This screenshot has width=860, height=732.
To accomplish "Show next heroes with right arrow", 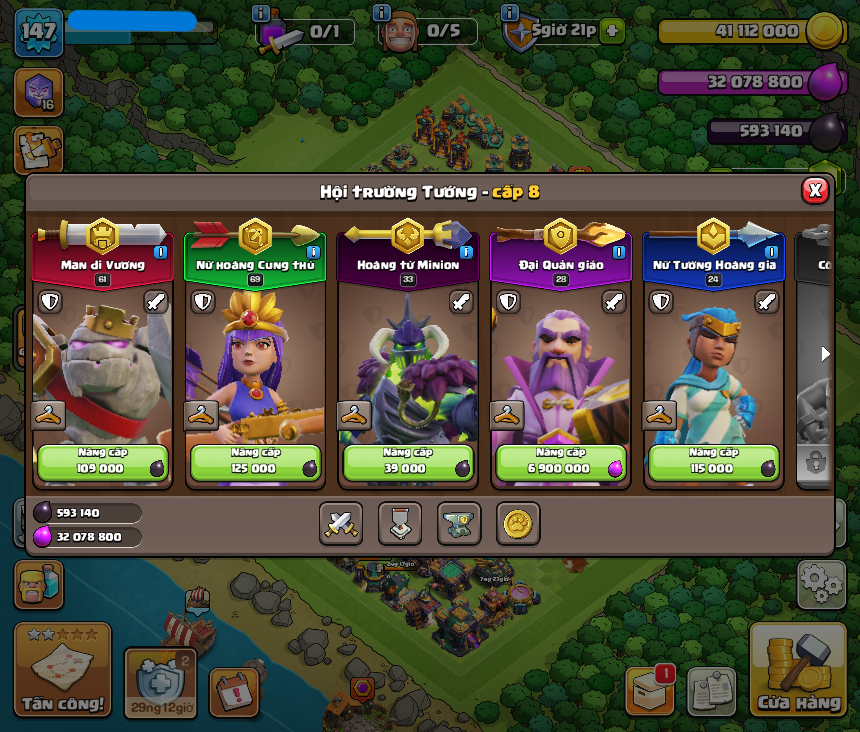I will pos(825,354).
